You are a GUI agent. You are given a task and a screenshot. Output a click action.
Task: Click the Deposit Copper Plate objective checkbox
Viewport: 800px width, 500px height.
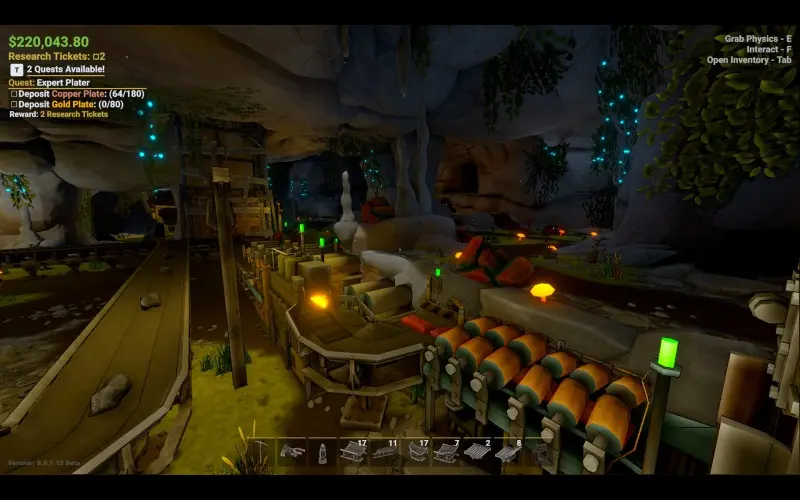tap(14, 93)
